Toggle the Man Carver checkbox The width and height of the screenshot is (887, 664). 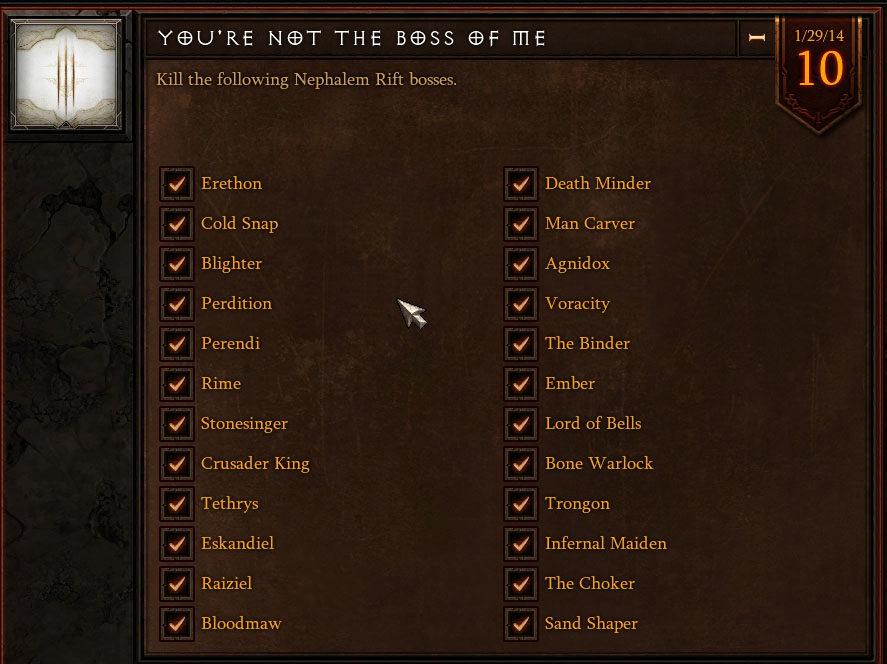(x=521, y=224)
